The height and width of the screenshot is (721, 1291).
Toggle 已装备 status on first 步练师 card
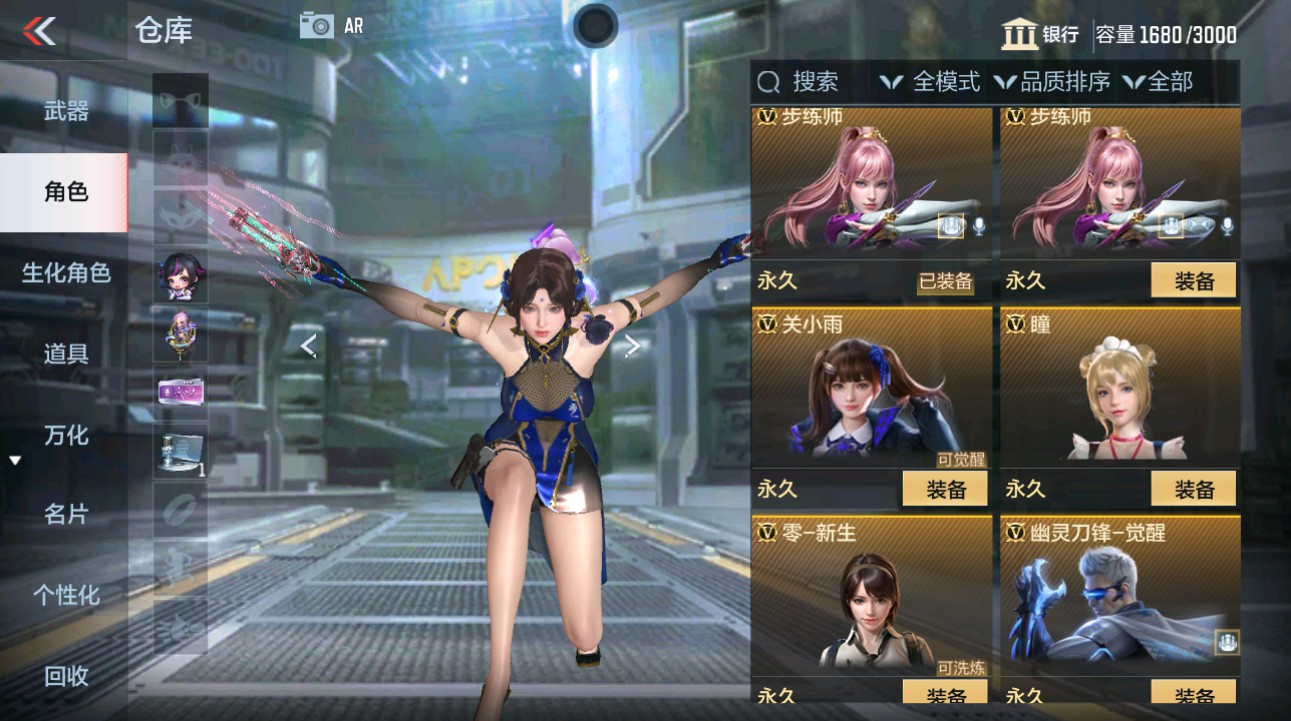948,281
